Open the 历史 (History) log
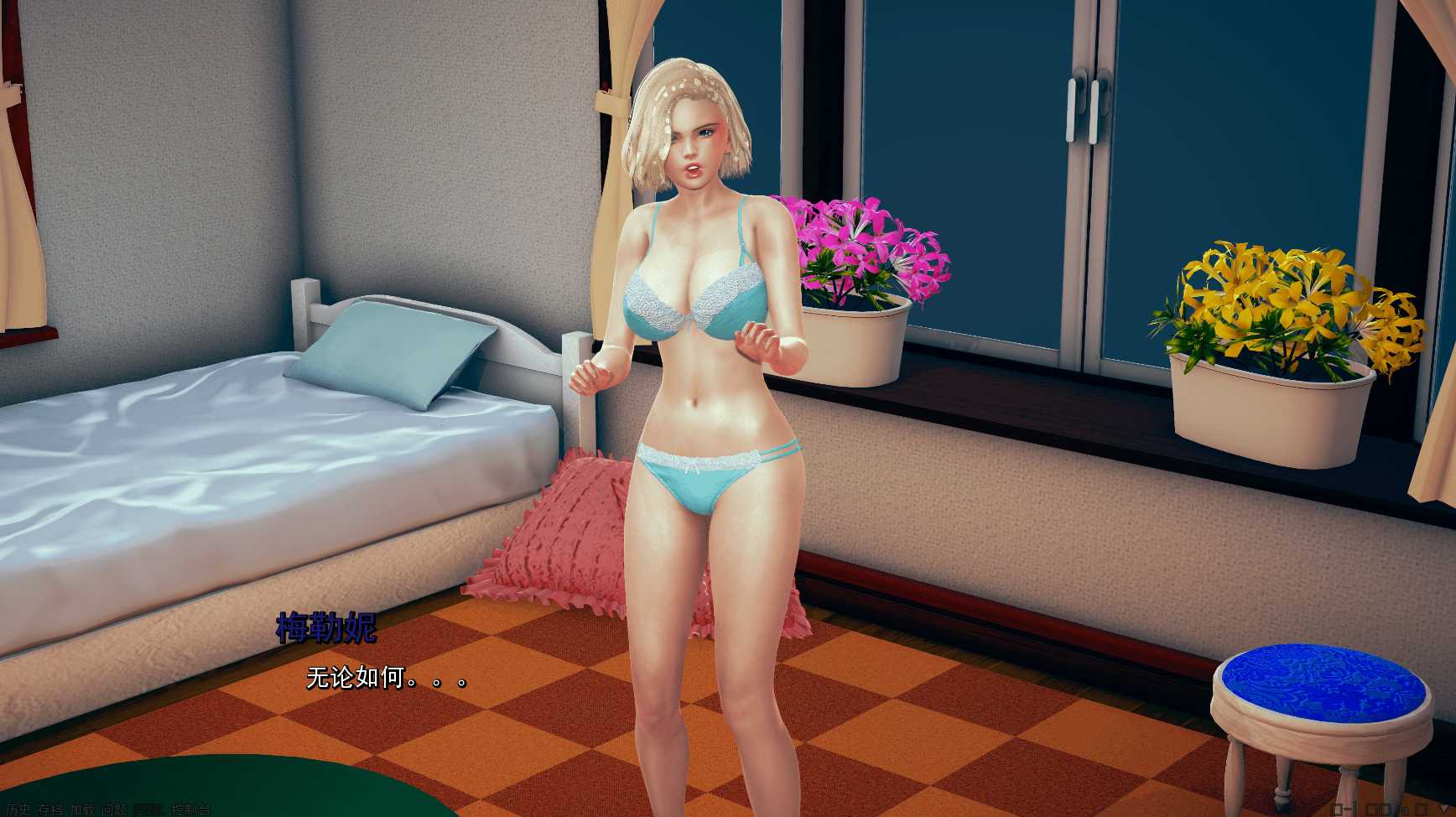 pyautogui.click(x=17, y=810)
